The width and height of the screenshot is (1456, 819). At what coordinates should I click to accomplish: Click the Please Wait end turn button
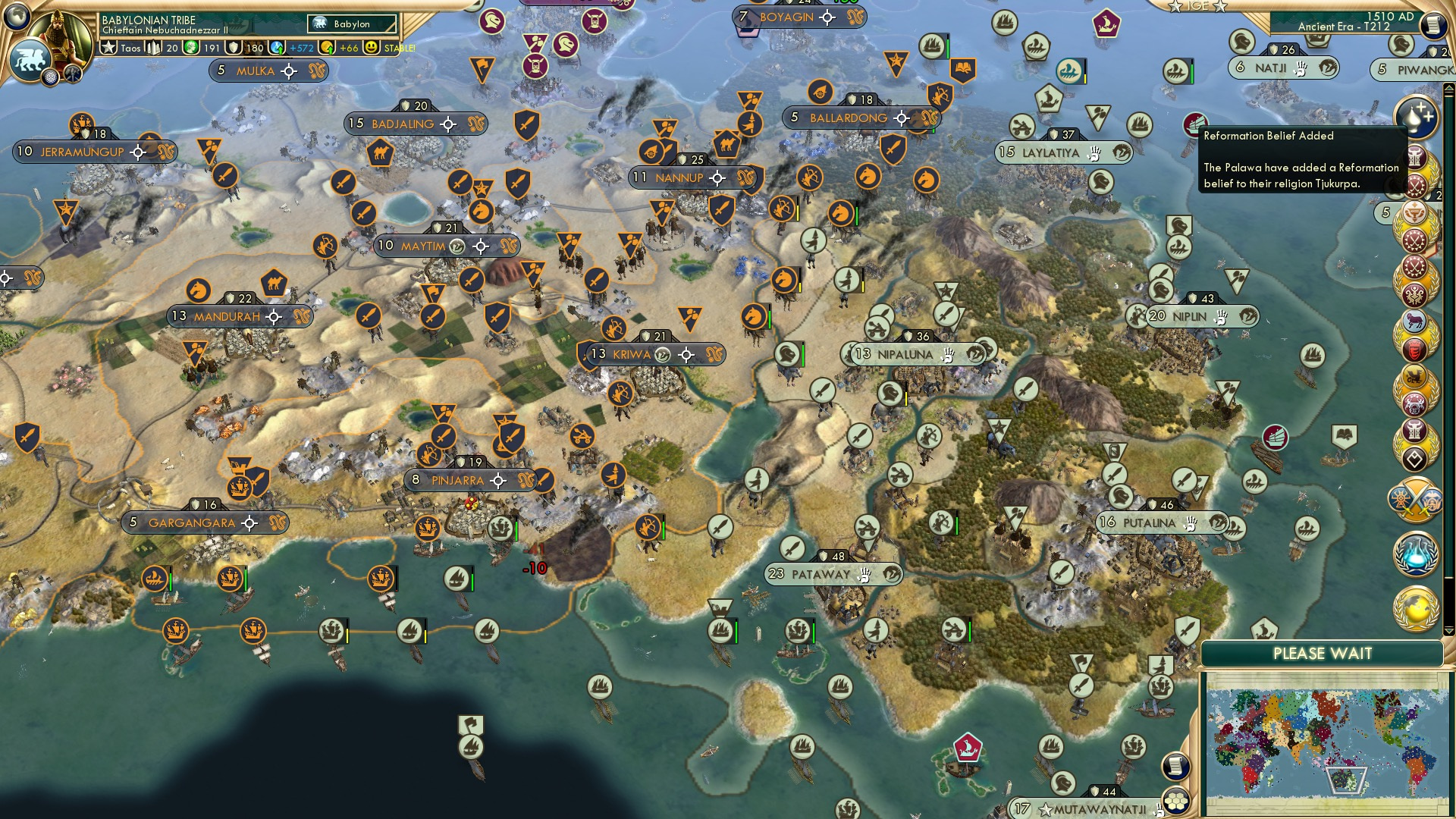[x=1322, y=654]
